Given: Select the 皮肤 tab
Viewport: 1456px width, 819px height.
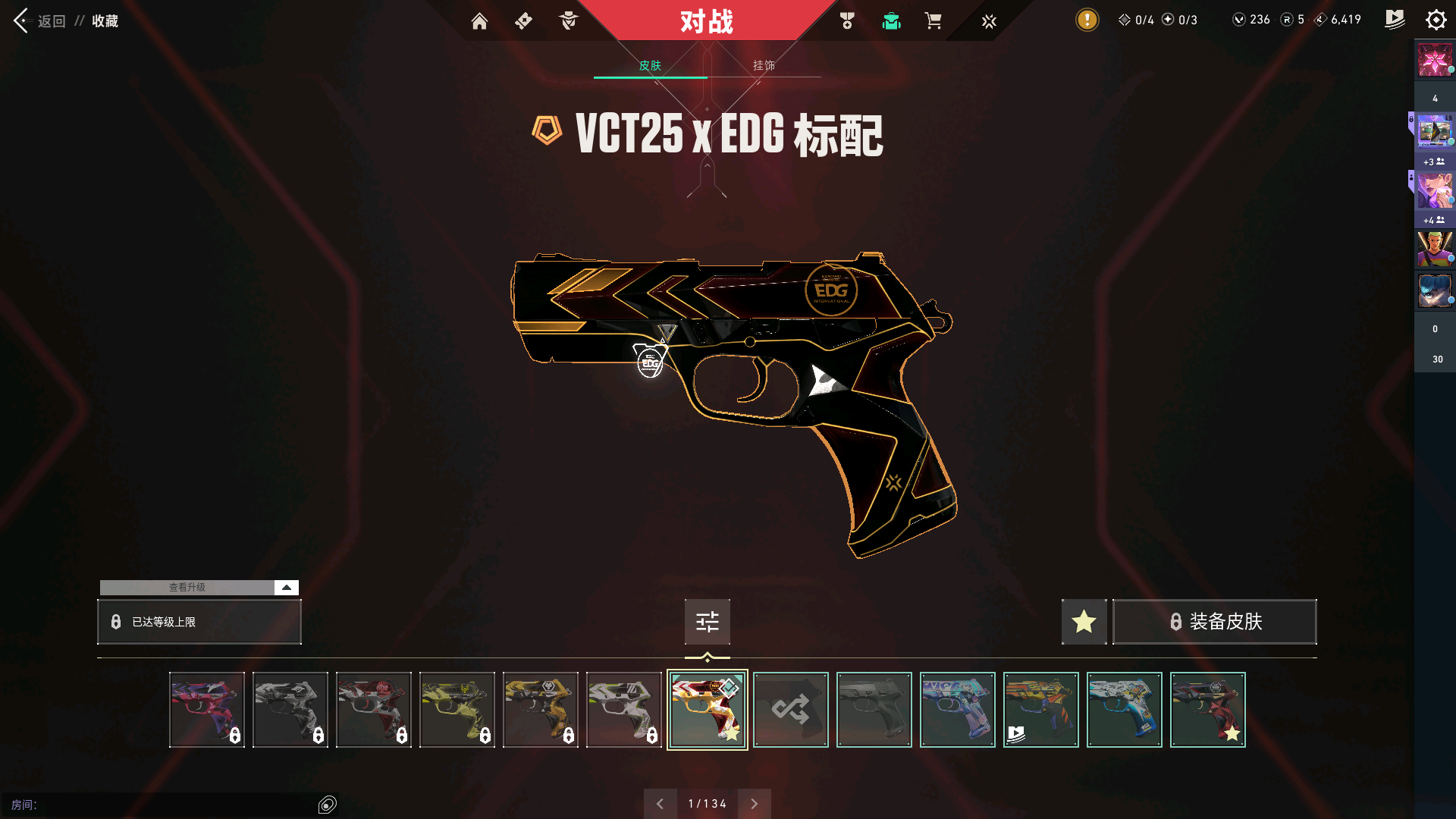Looking at the screenshot, I should tap(650, 65).
